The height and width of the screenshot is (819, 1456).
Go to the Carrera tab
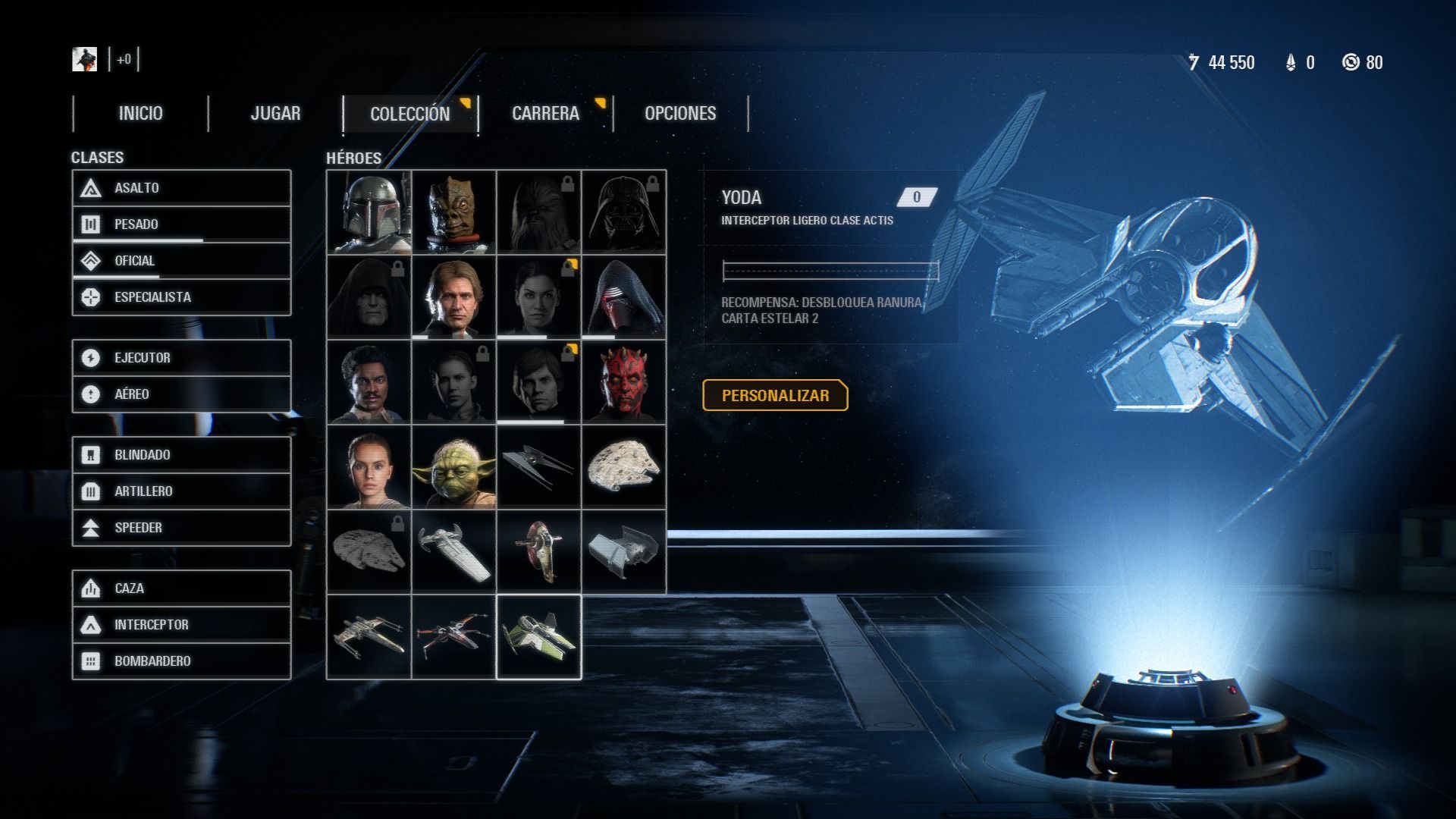[x=545, y=114]
